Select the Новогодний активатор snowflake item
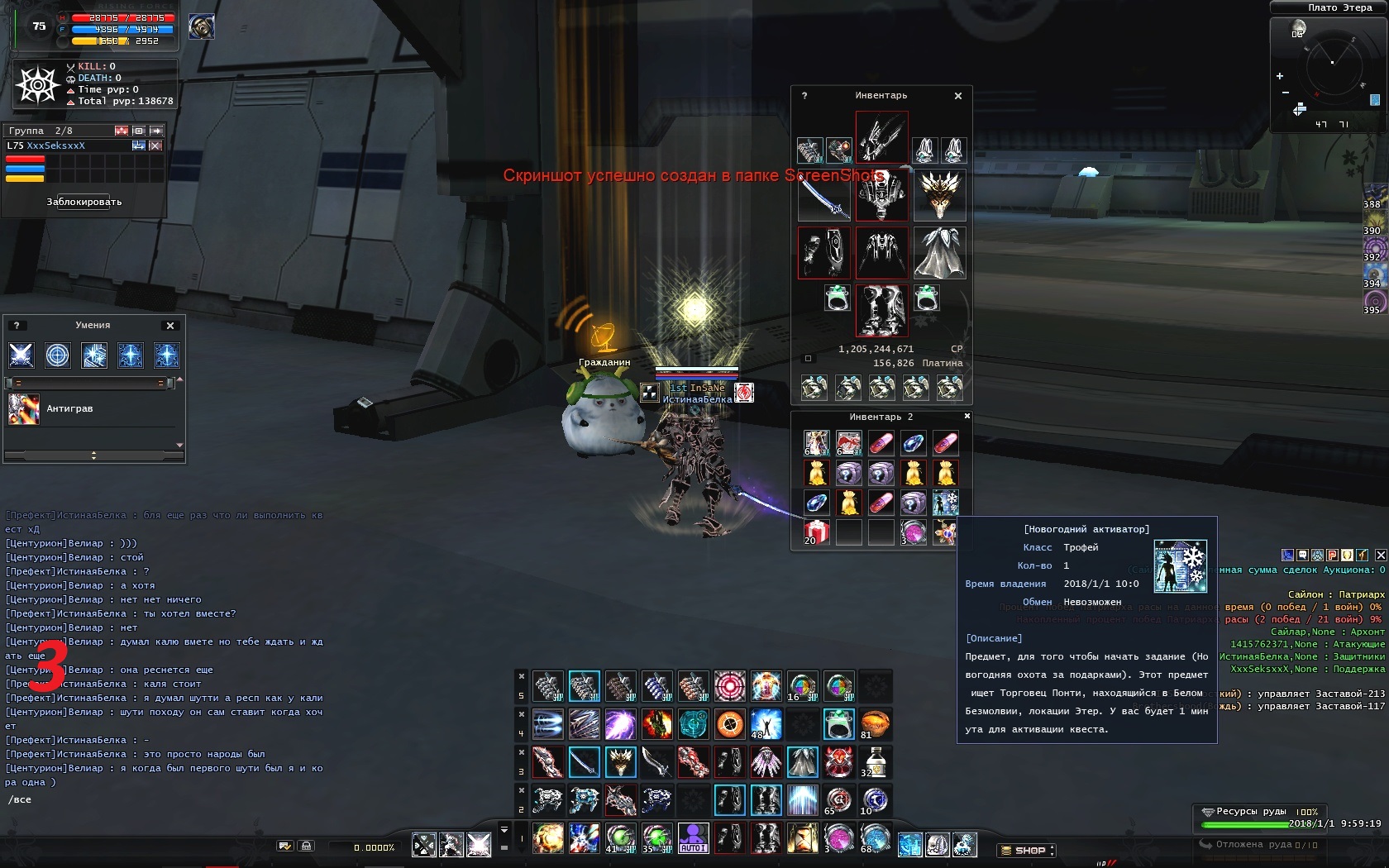Viewport: 1389px width, 868px height. click(945, 502)
